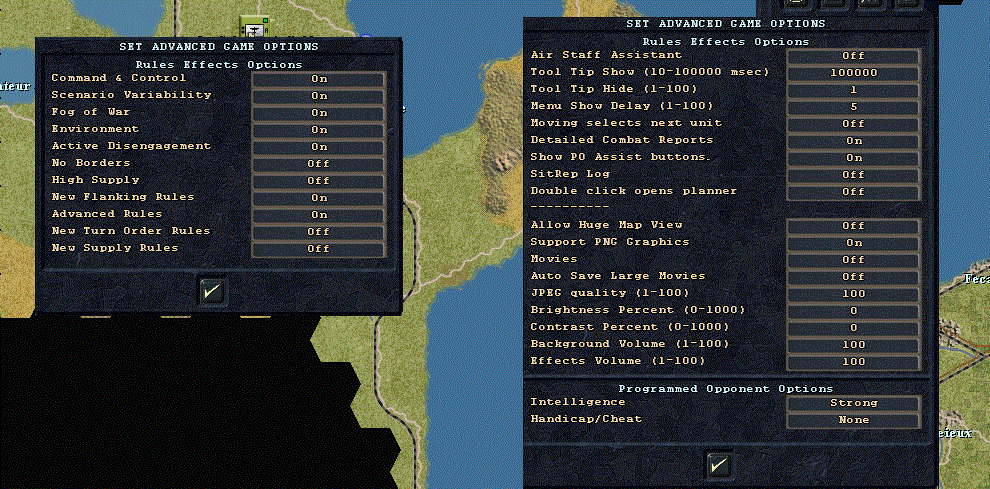
Task: Enable the SitRep Log option
Action: pos(853,174)
